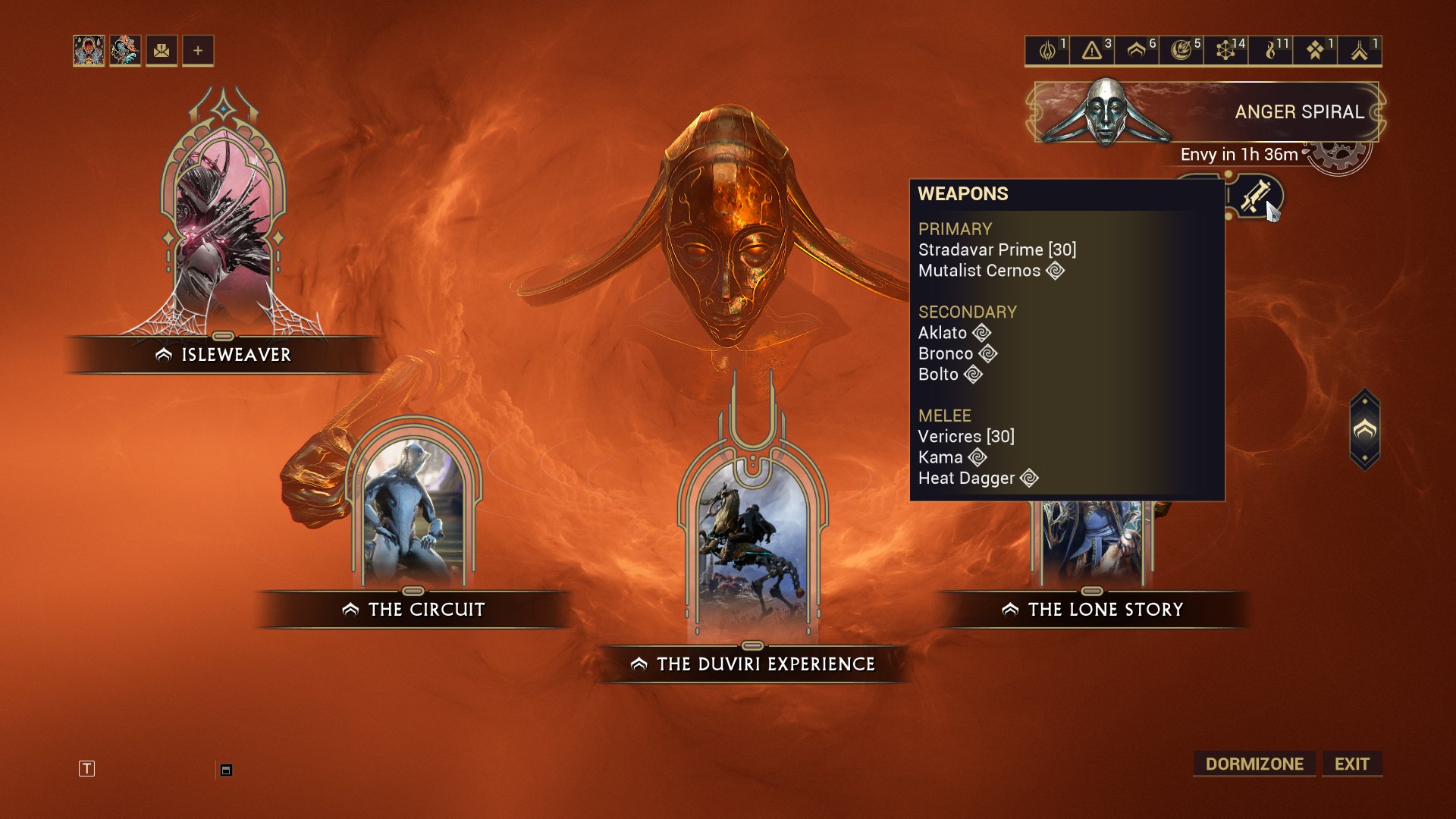Choose The Duviri Experience mode
The image size is (1456, 819).
(x=753, y=664)
